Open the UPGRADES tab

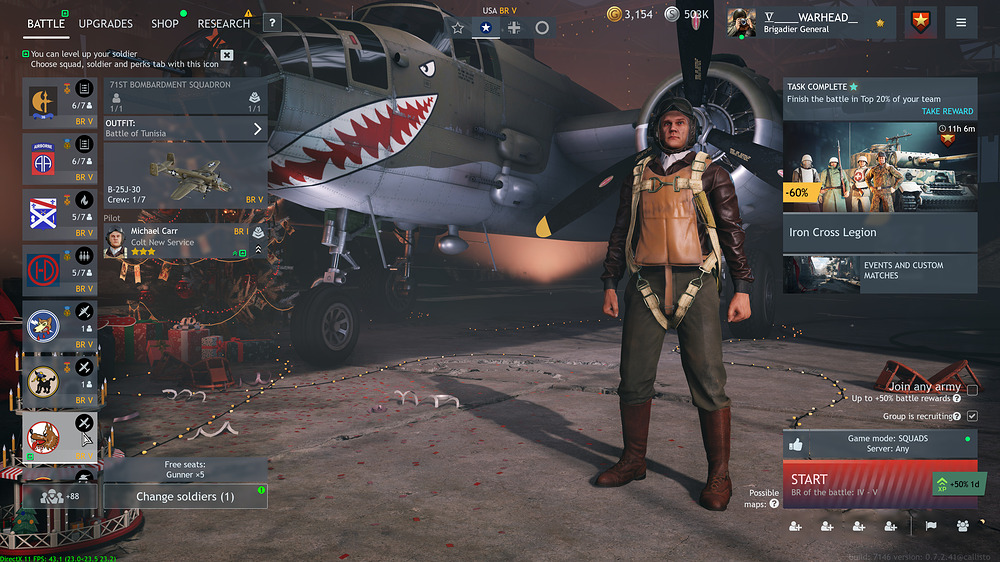[105, 23]
